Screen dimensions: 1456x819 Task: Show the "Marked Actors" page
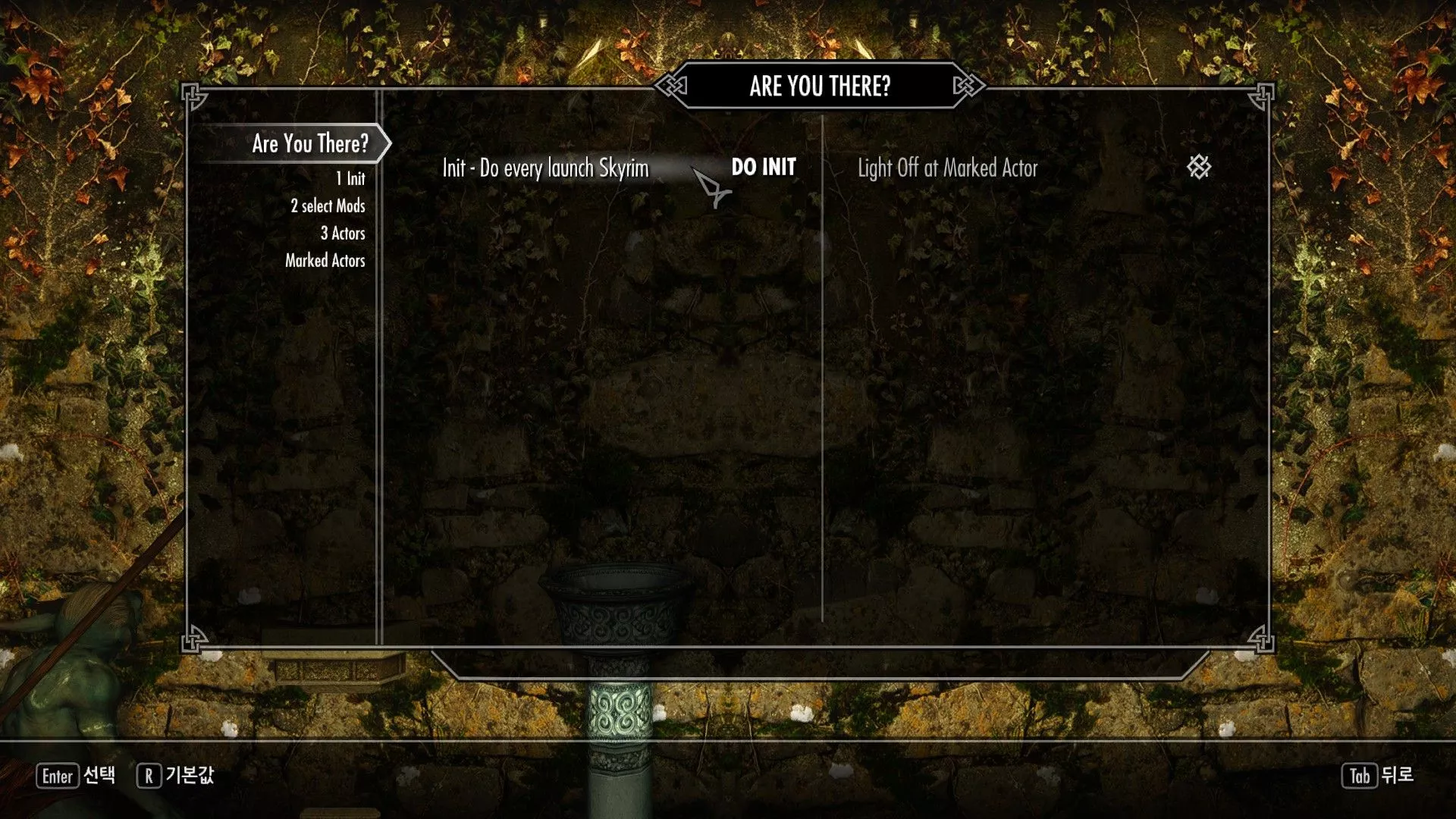coord(325,261)
